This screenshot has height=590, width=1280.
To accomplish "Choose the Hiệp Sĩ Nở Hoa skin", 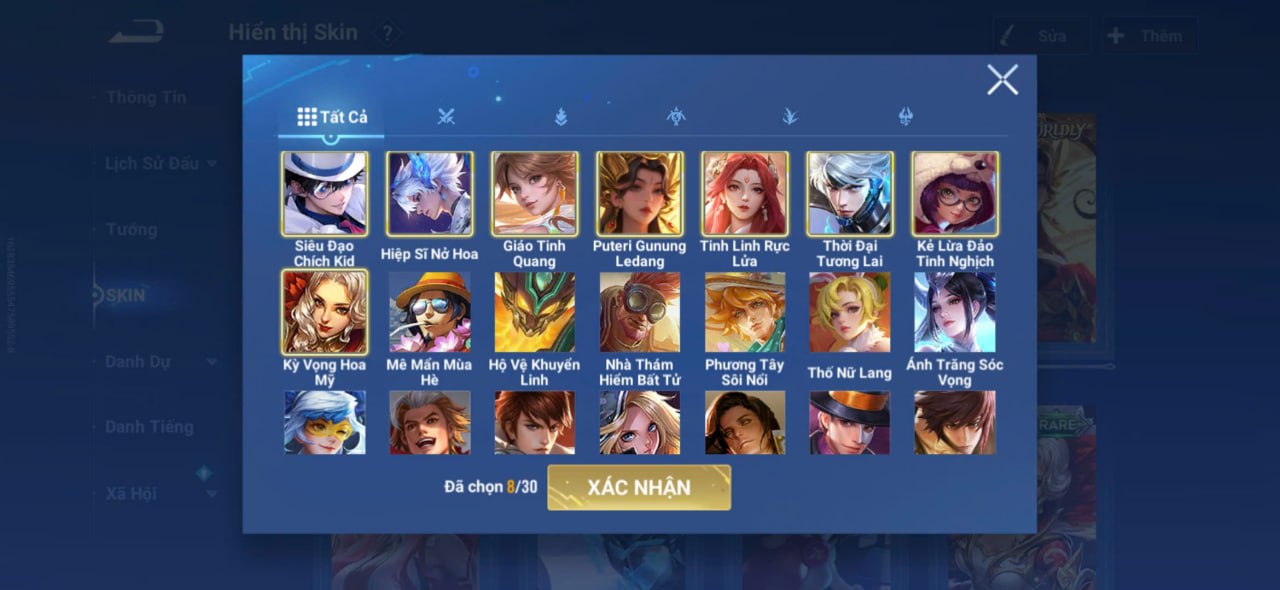I will click(x=429, y=194).
